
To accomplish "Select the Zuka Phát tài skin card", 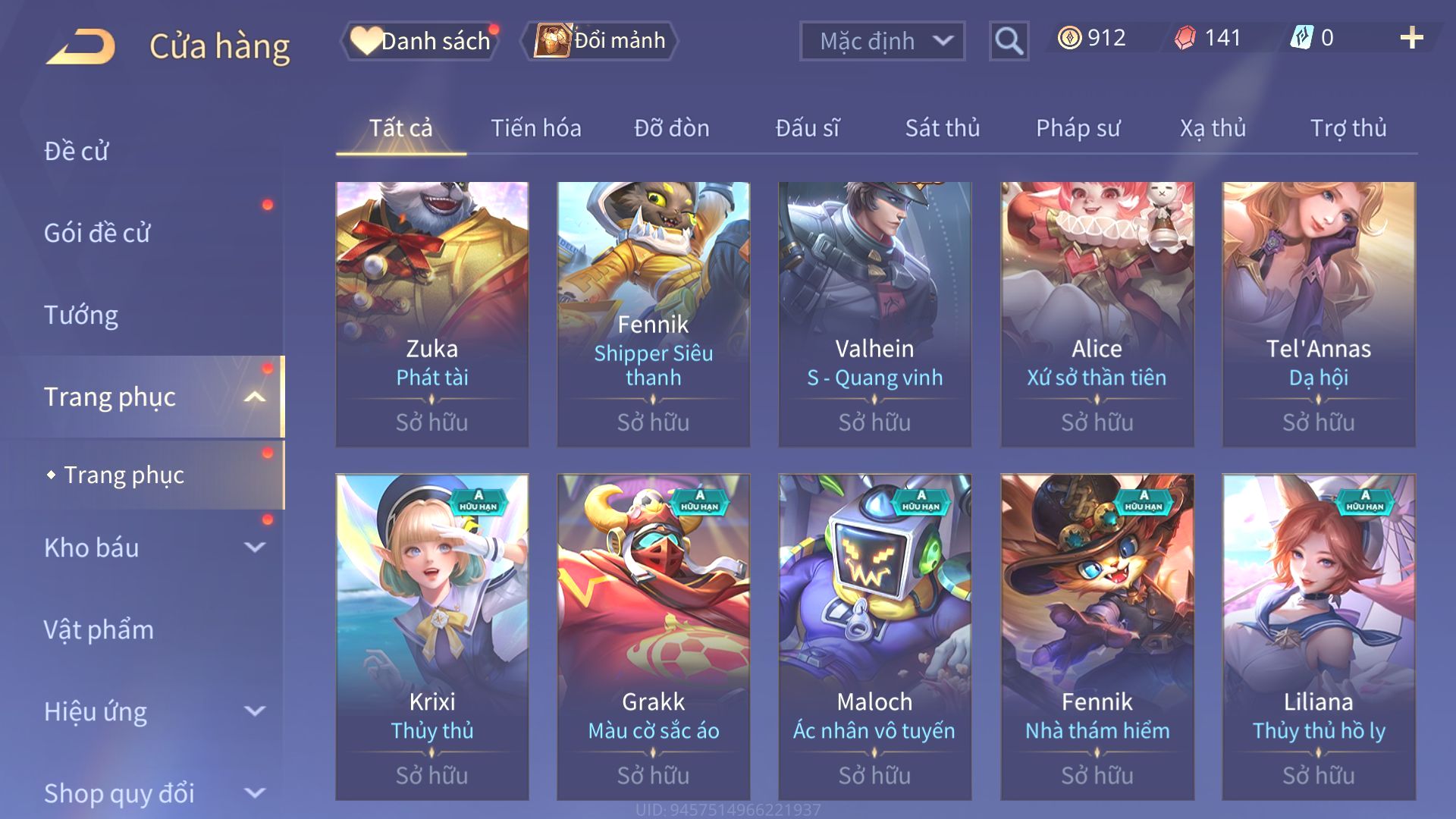I will 432,314.
